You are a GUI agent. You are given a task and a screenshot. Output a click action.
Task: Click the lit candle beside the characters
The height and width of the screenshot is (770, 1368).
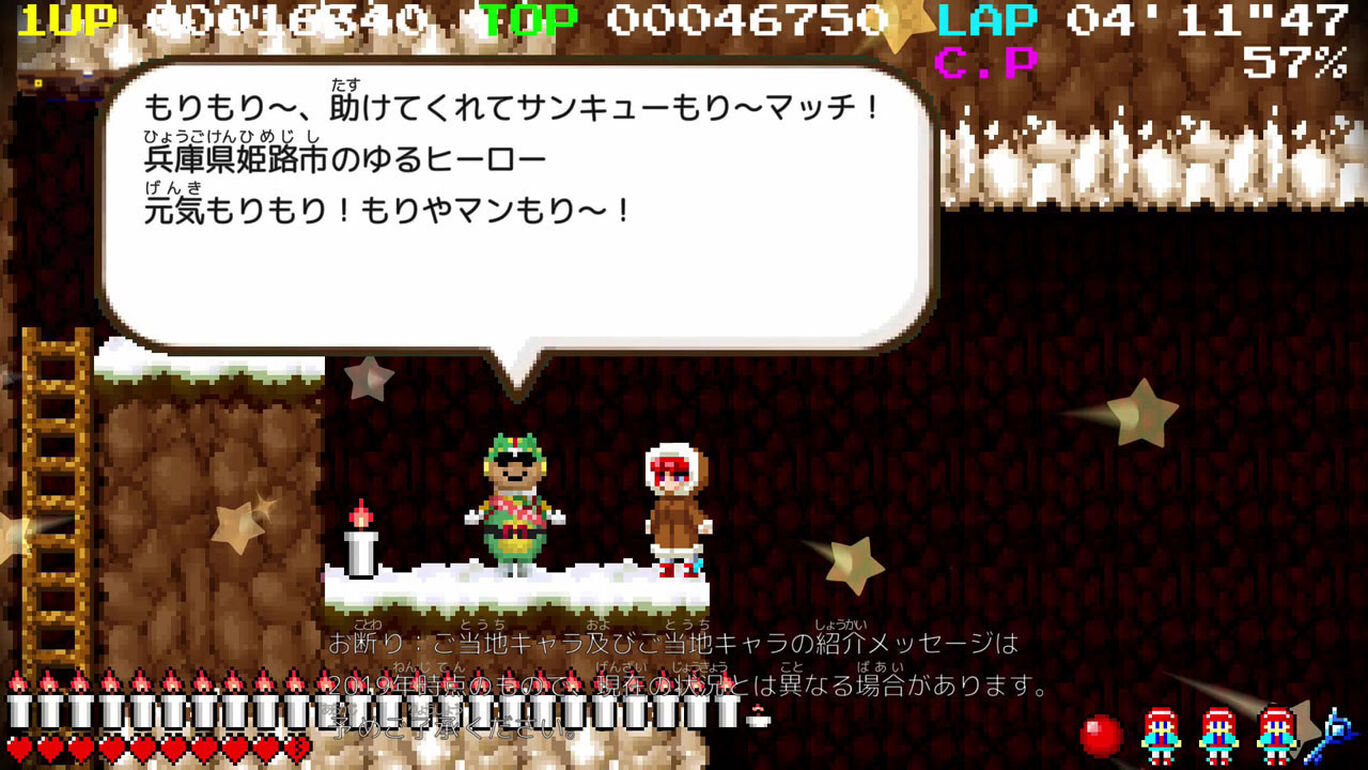(x=360, y=545)
